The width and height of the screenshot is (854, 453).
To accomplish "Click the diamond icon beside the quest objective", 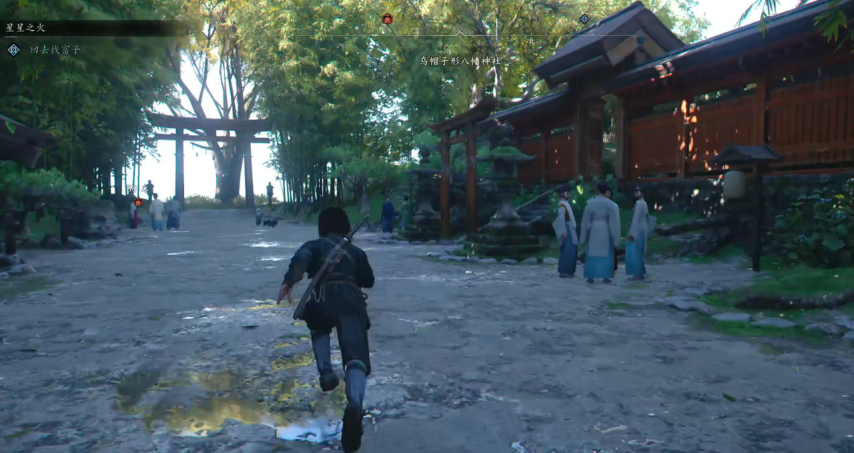I will (x=13, y=49).
